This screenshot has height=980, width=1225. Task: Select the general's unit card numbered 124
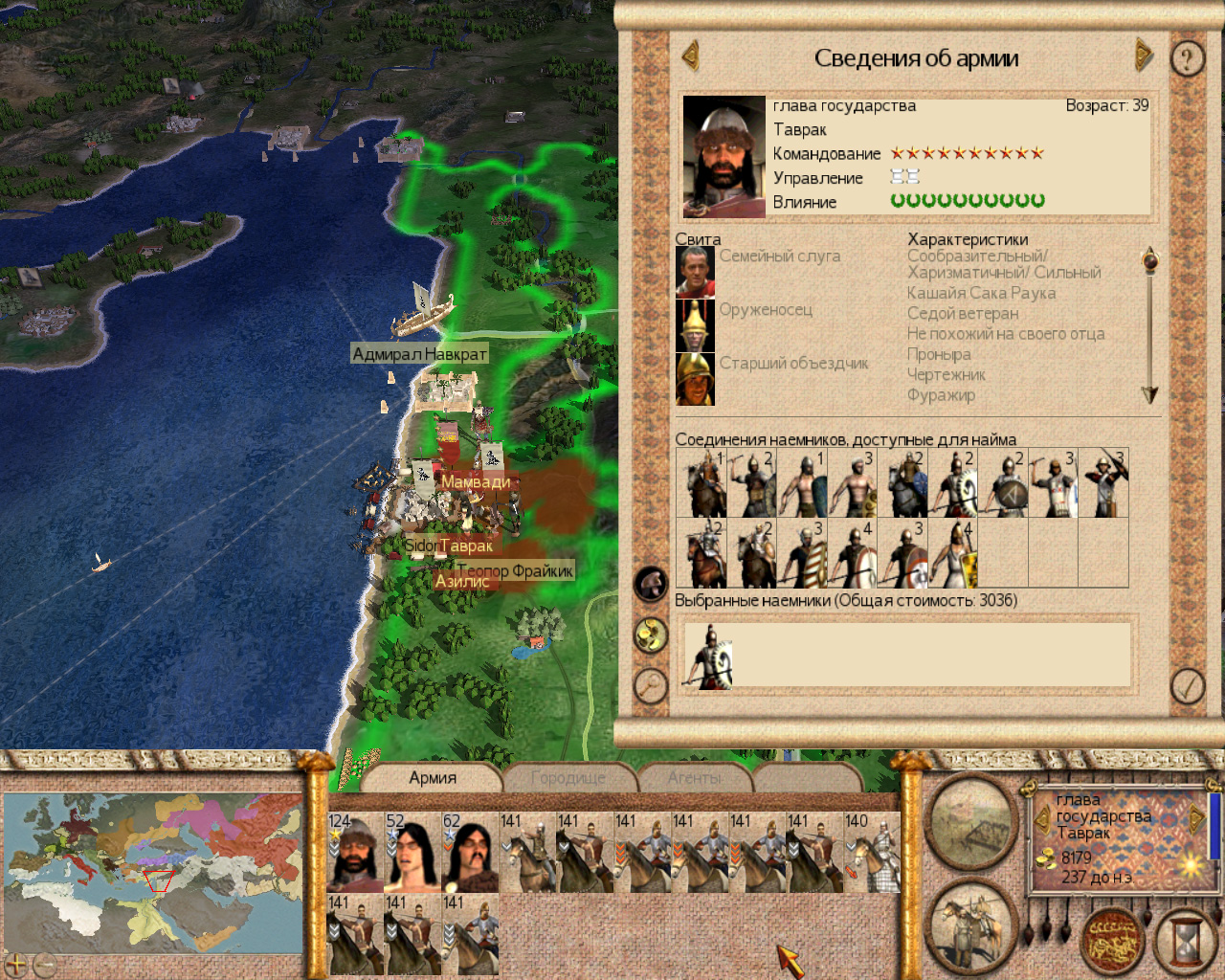pos(355,852)
